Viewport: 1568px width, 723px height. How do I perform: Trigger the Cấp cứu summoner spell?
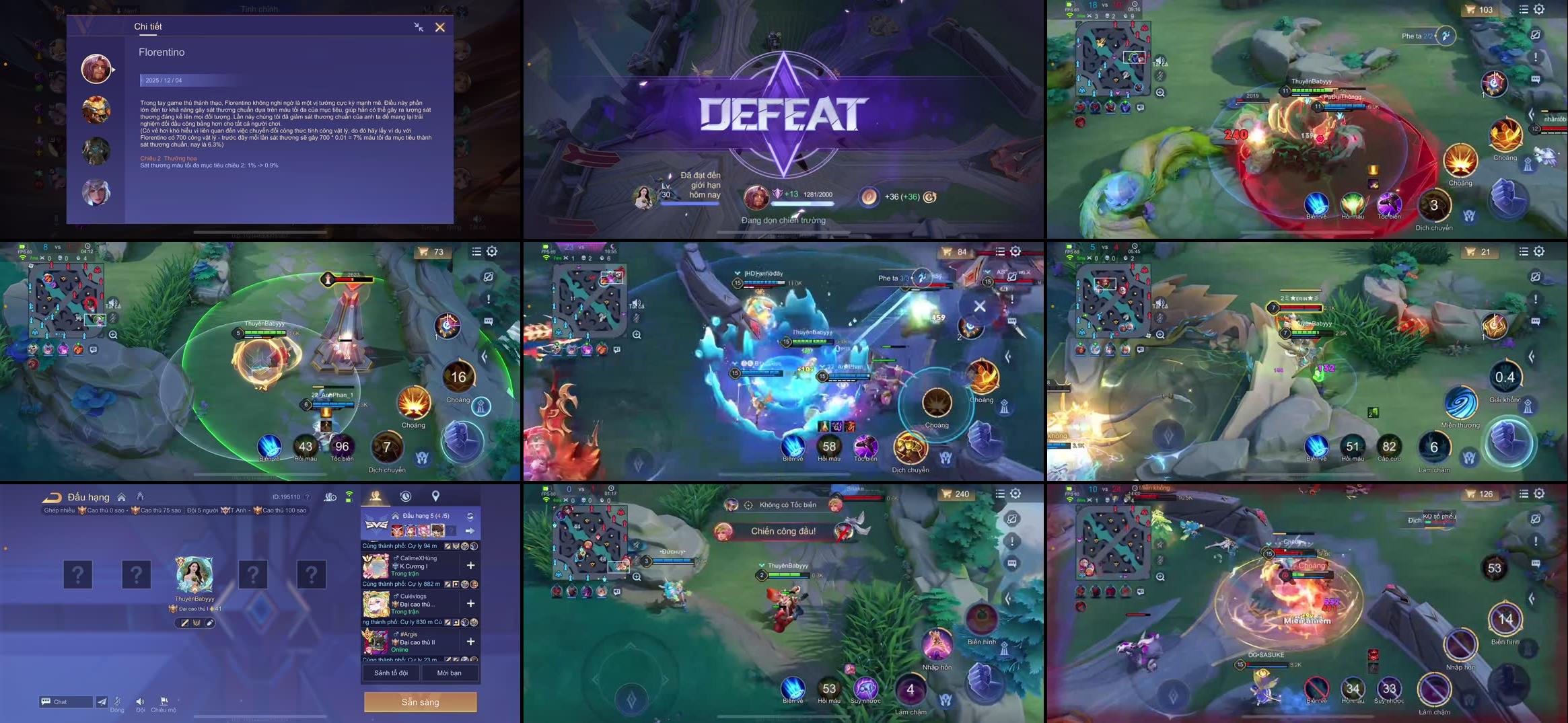tap(1388, 447)
